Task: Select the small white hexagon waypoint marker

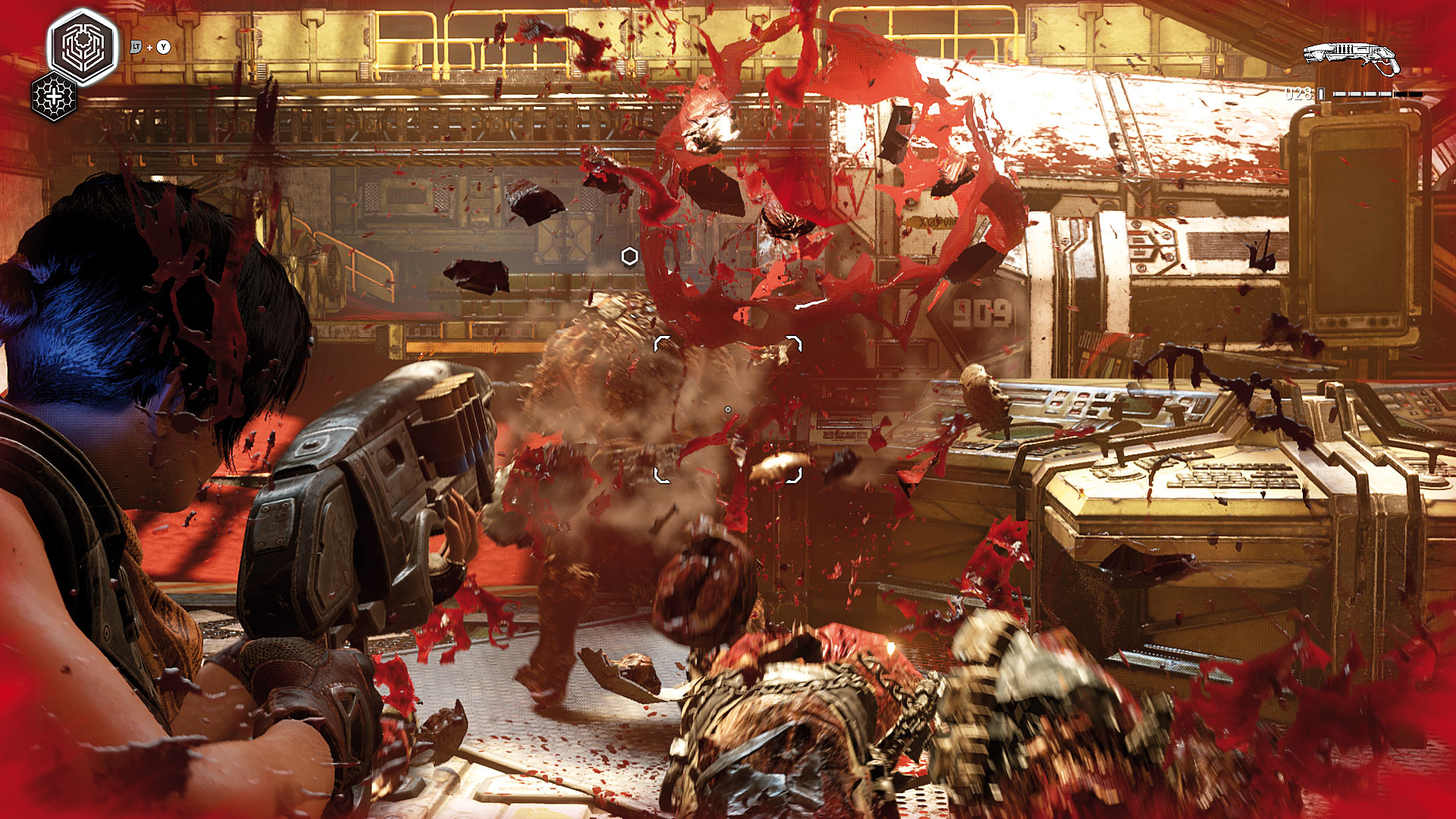Action: point(629,256)
